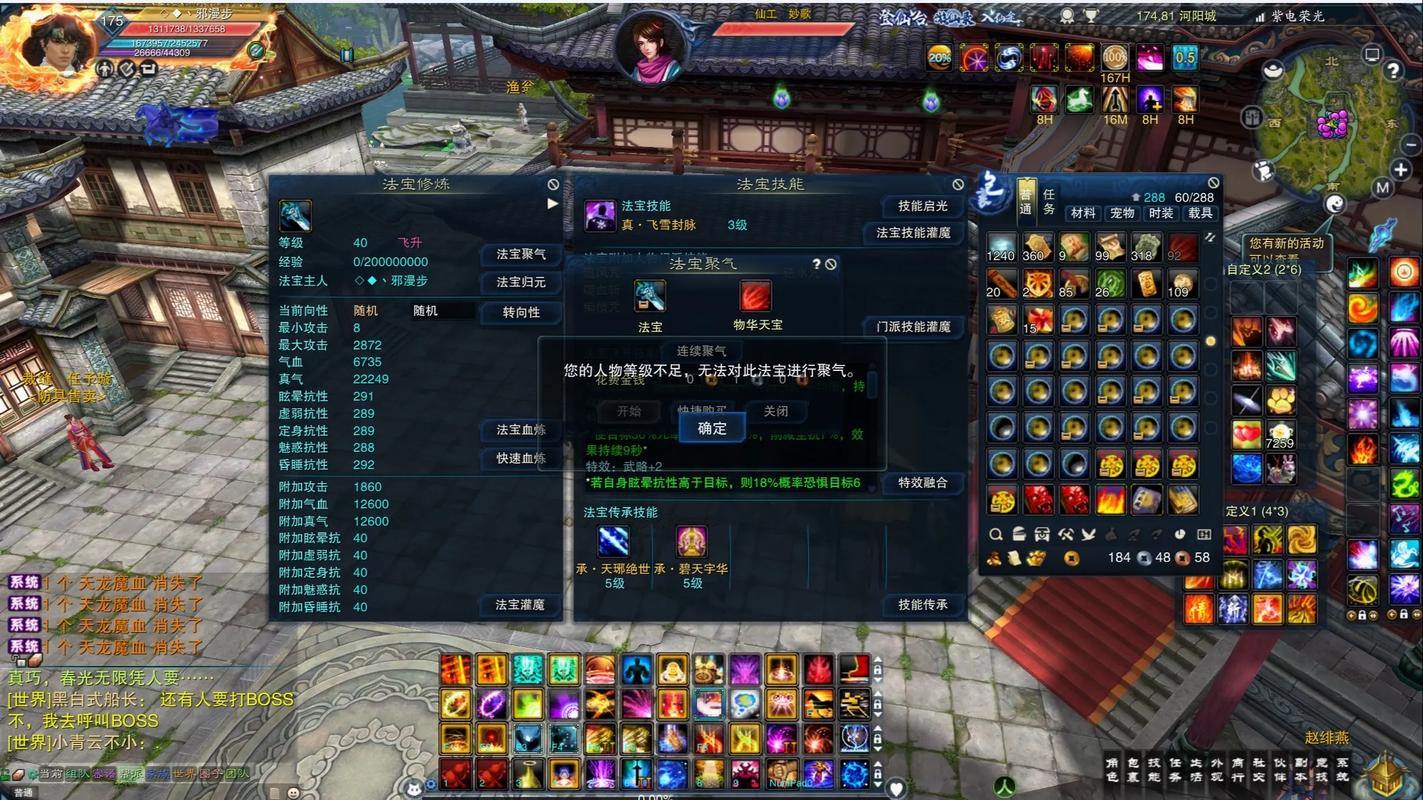Viewport: 1423px width, 800px height.
Task: Show the 宠物 bag tab
Action: click(1122, 213)
